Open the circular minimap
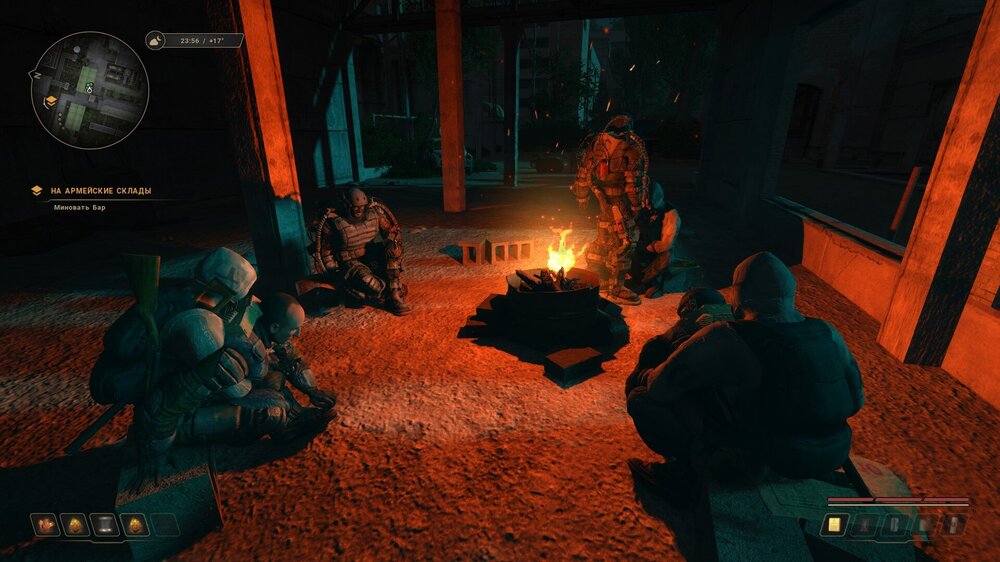This screenshot has height=562, width=1000. point(90,90)
